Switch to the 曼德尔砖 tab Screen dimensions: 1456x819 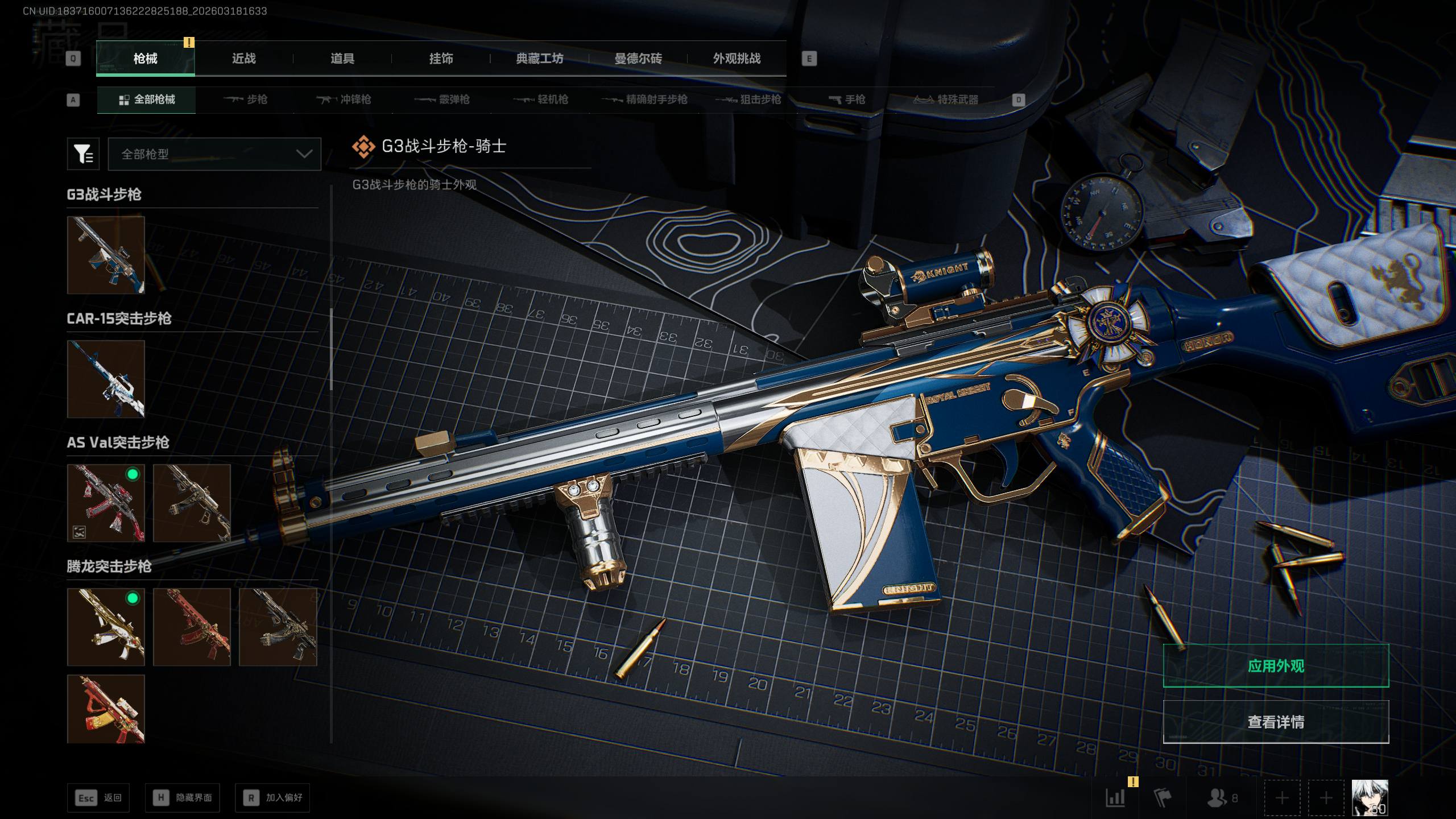[x=638, y=59]
